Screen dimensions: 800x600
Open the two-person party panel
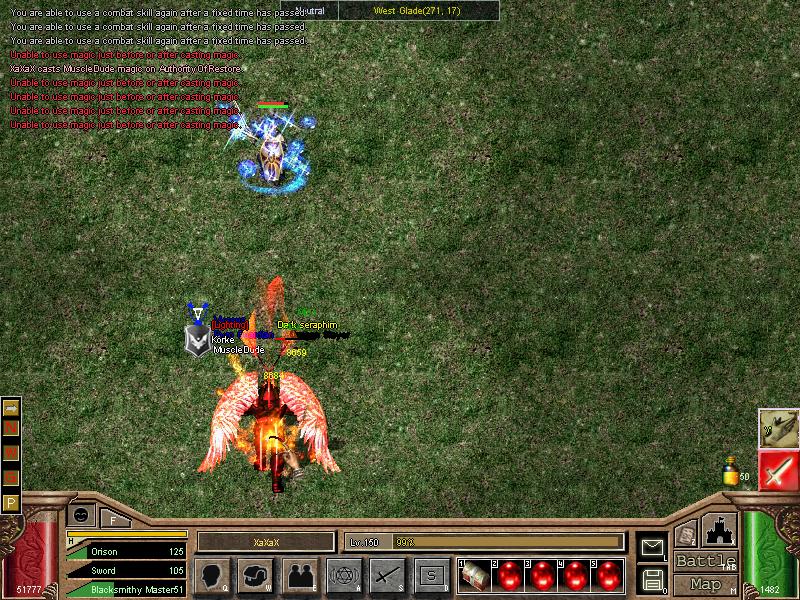[299, 576]
